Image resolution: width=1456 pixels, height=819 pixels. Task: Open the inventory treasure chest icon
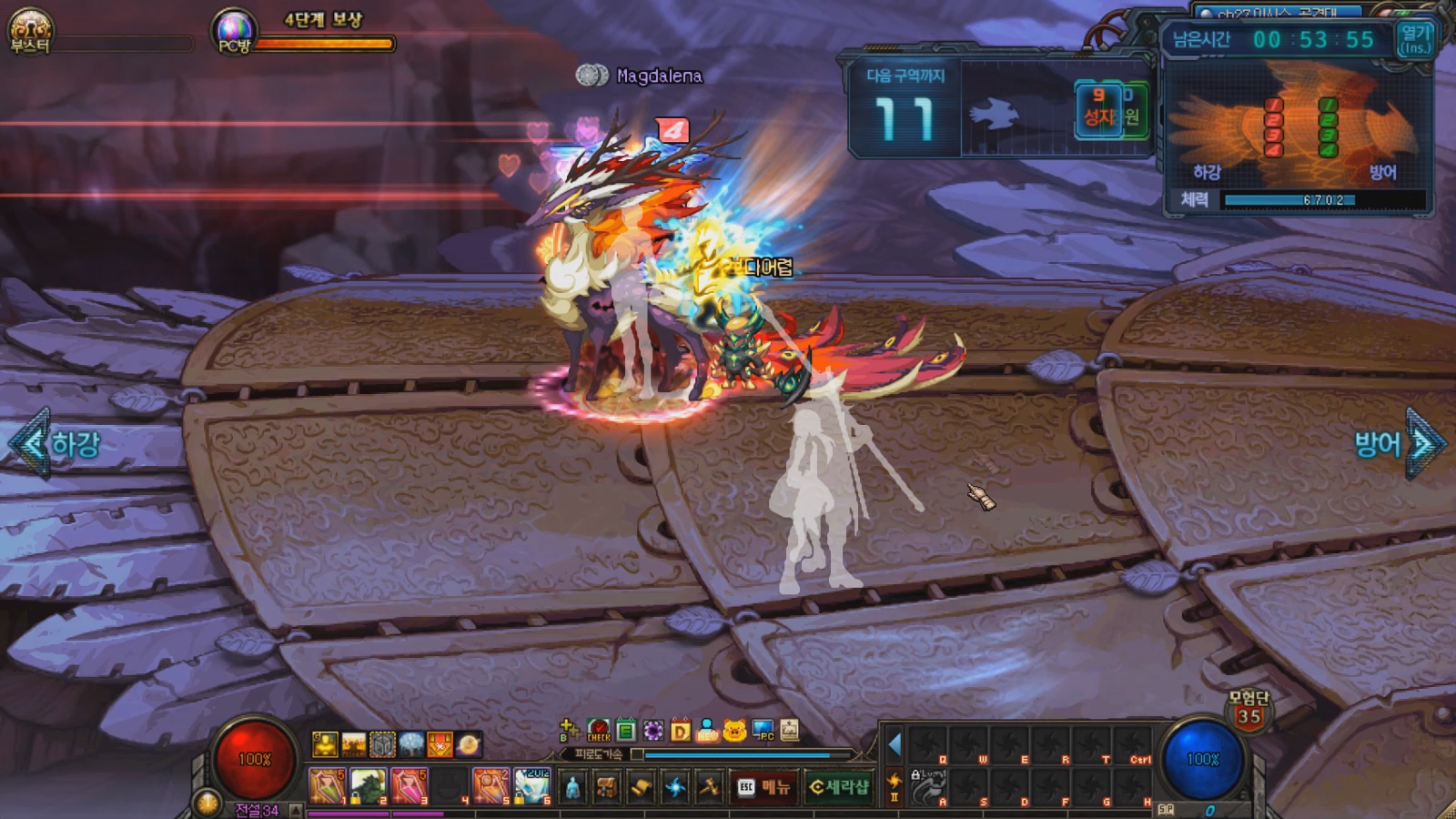coord(606,787)
